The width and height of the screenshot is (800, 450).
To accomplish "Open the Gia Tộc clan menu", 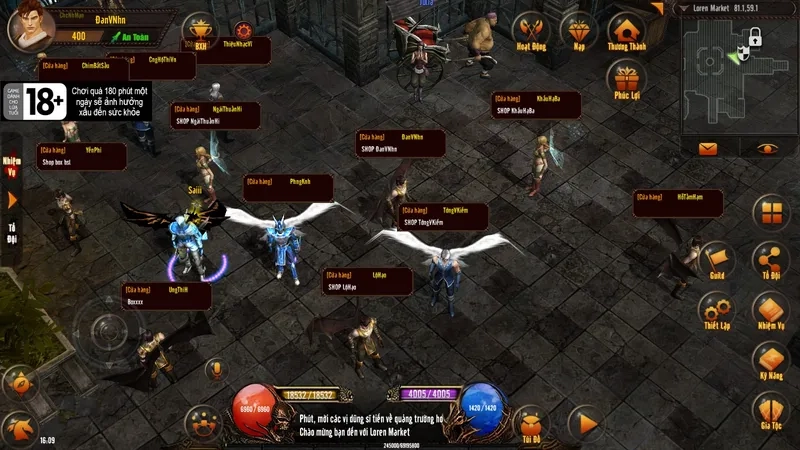I will (770, 408).
